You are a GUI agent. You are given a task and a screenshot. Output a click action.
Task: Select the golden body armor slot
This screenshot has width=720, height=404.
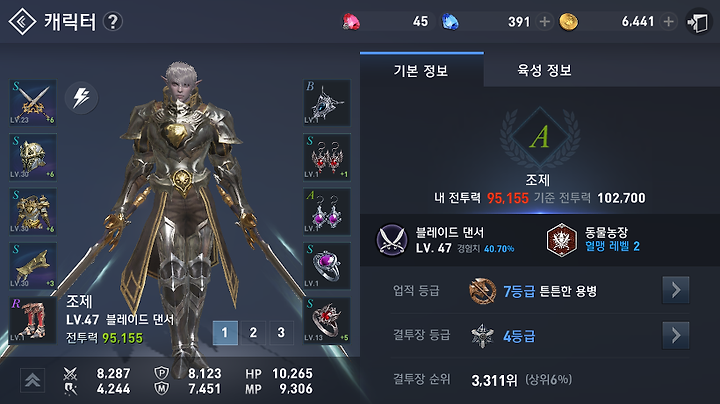point(32,211)
